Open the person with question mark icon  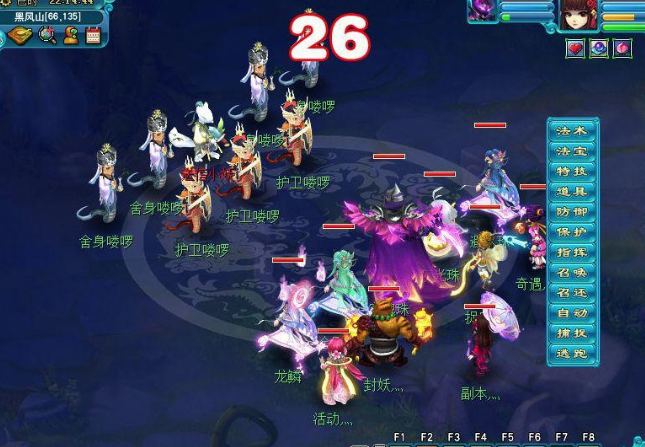(x=71, y=35)
